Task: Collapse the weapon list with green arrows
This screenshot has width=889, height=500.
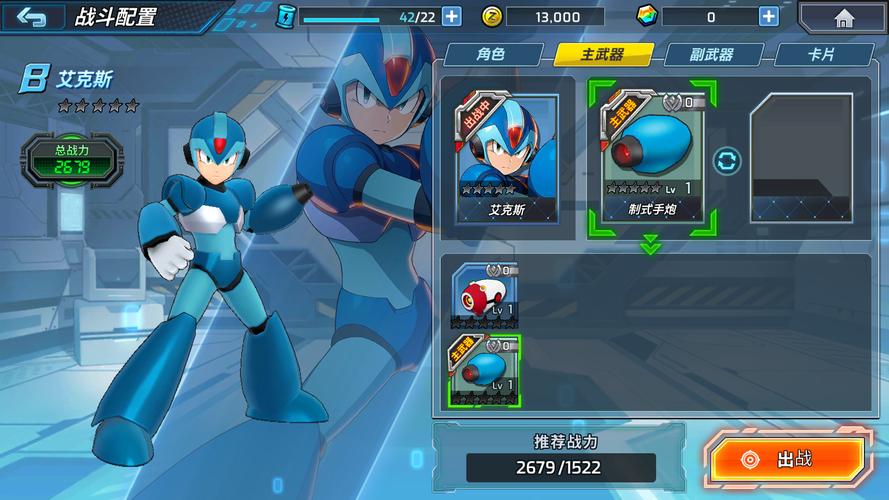Action: click(651, 244)
